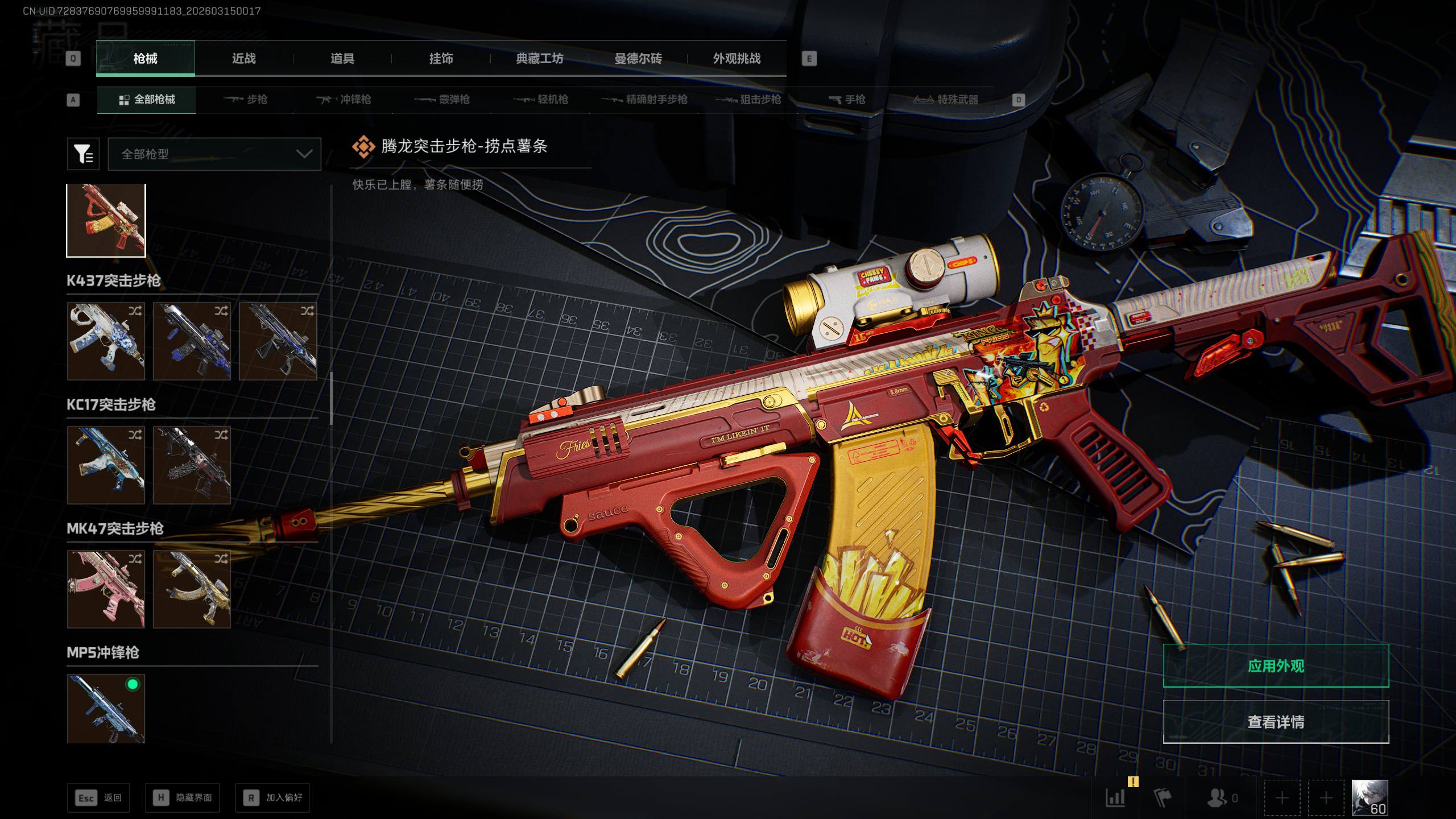Screen dimensions: 1456x819
Task: Select the equipped MP5 skin thumbnail
Action: (106, 709)
